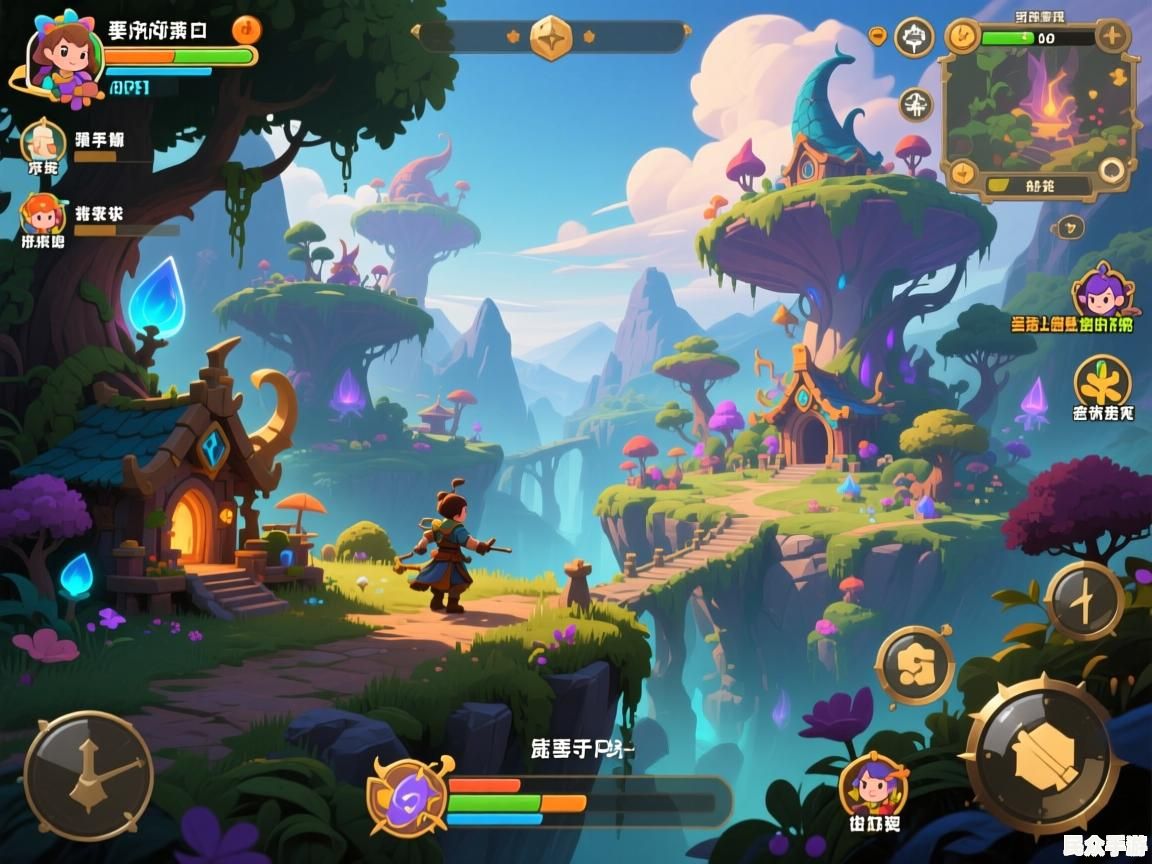This screenshot has width=1152, height=864.
Task: Tap the round compass joystick control
Action: 88,775
